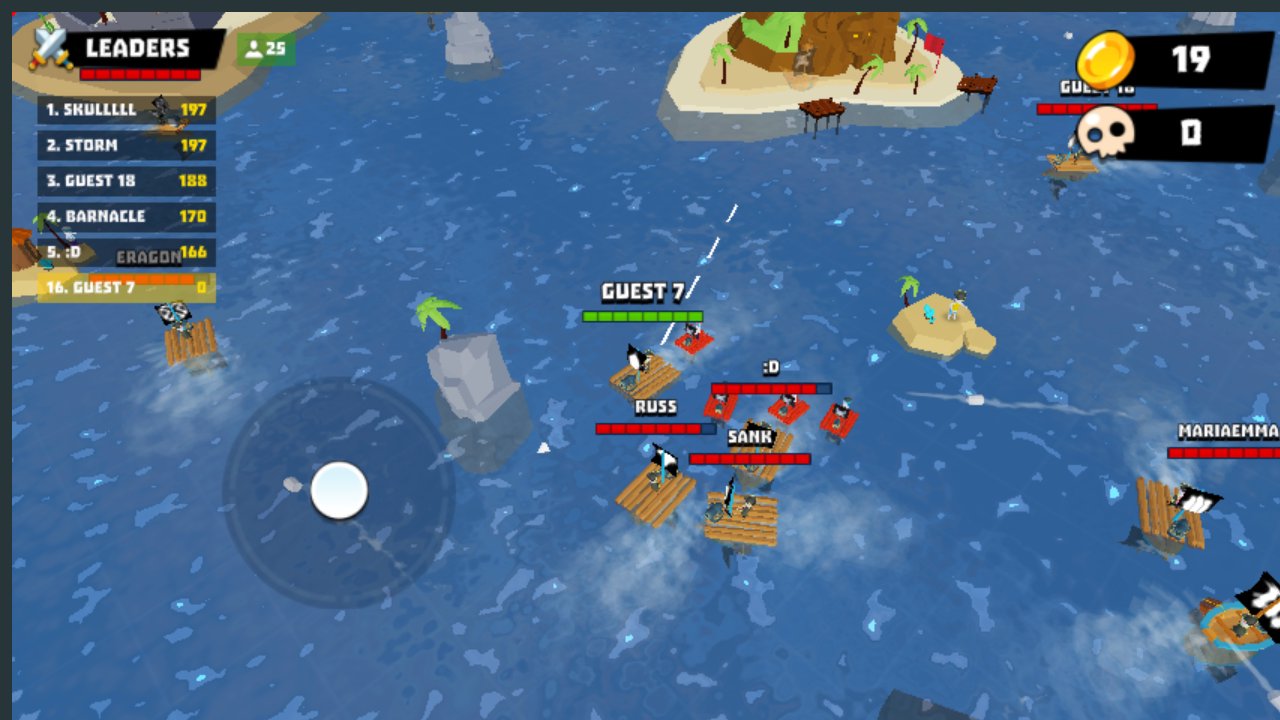
Task: Click the red health bar above :D
Action: 770,388
